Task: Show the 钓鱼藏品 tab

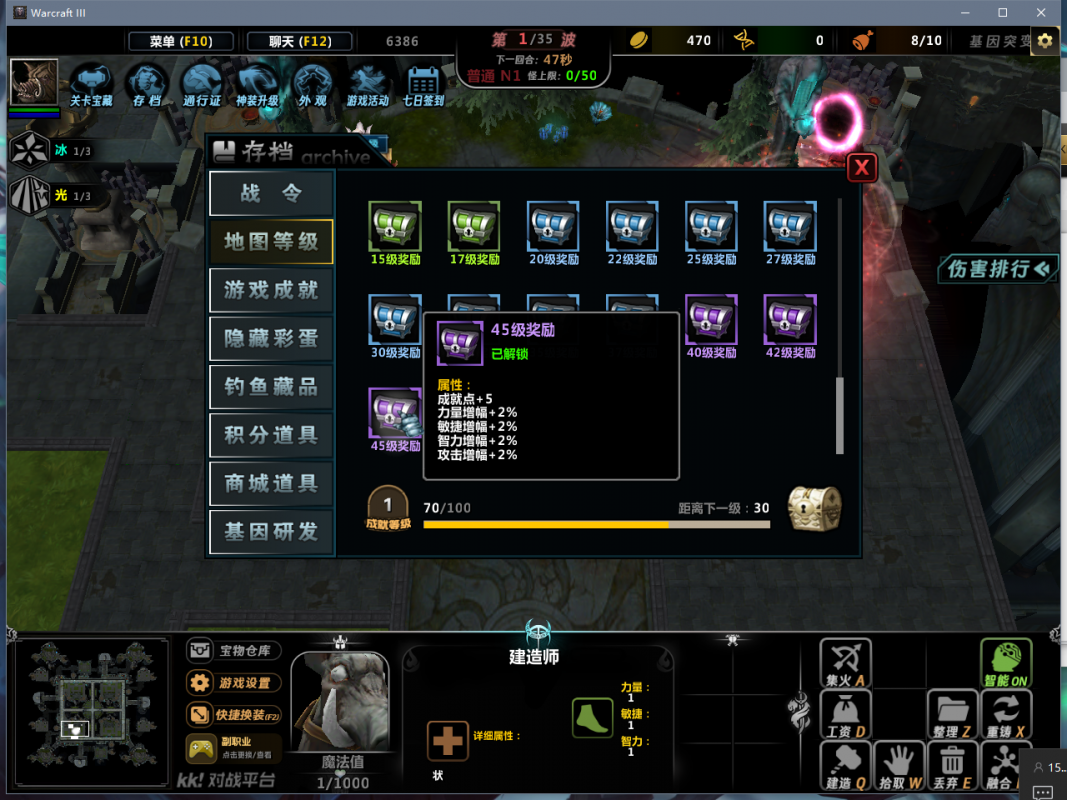Action: click(271, 387)
